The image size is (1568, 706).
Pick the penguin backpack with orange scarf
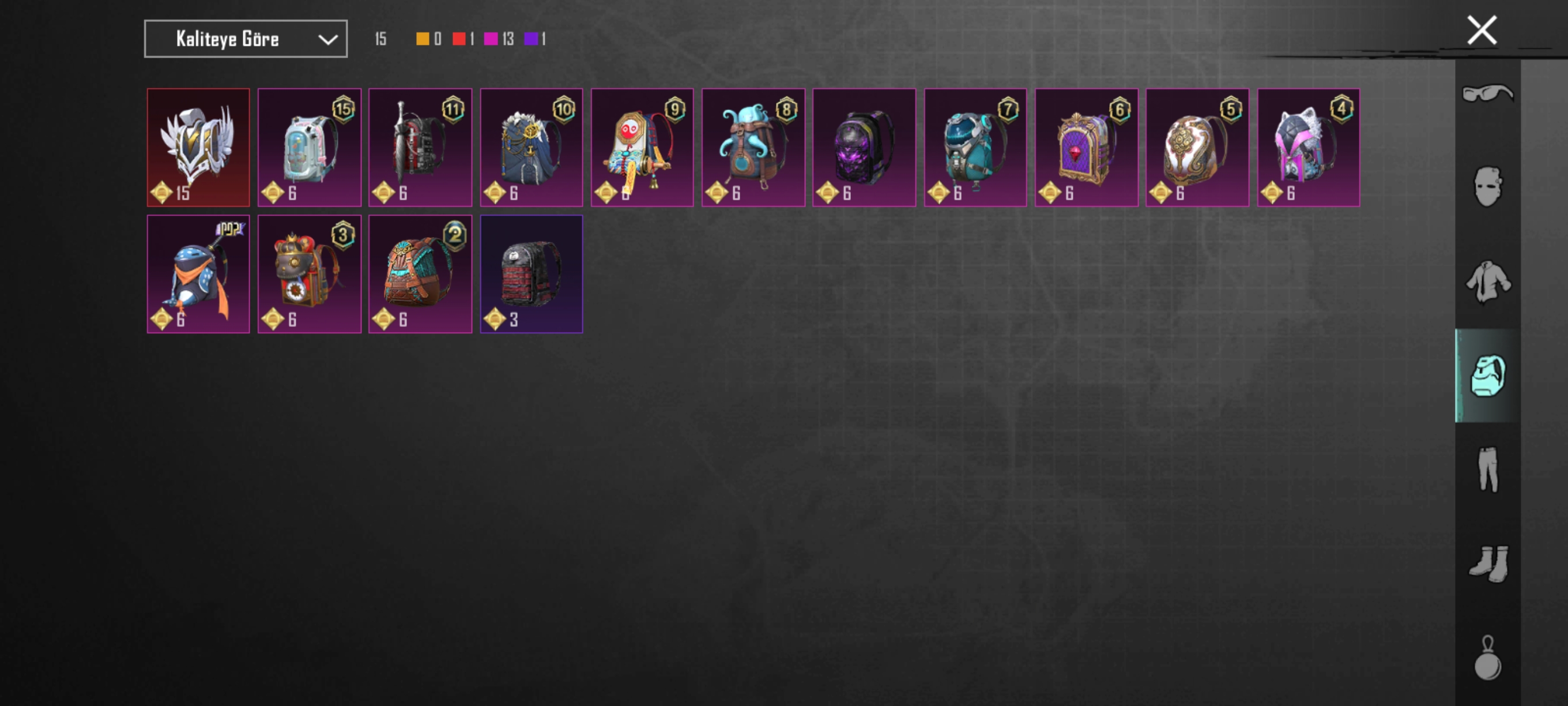(x=198, y=274)
